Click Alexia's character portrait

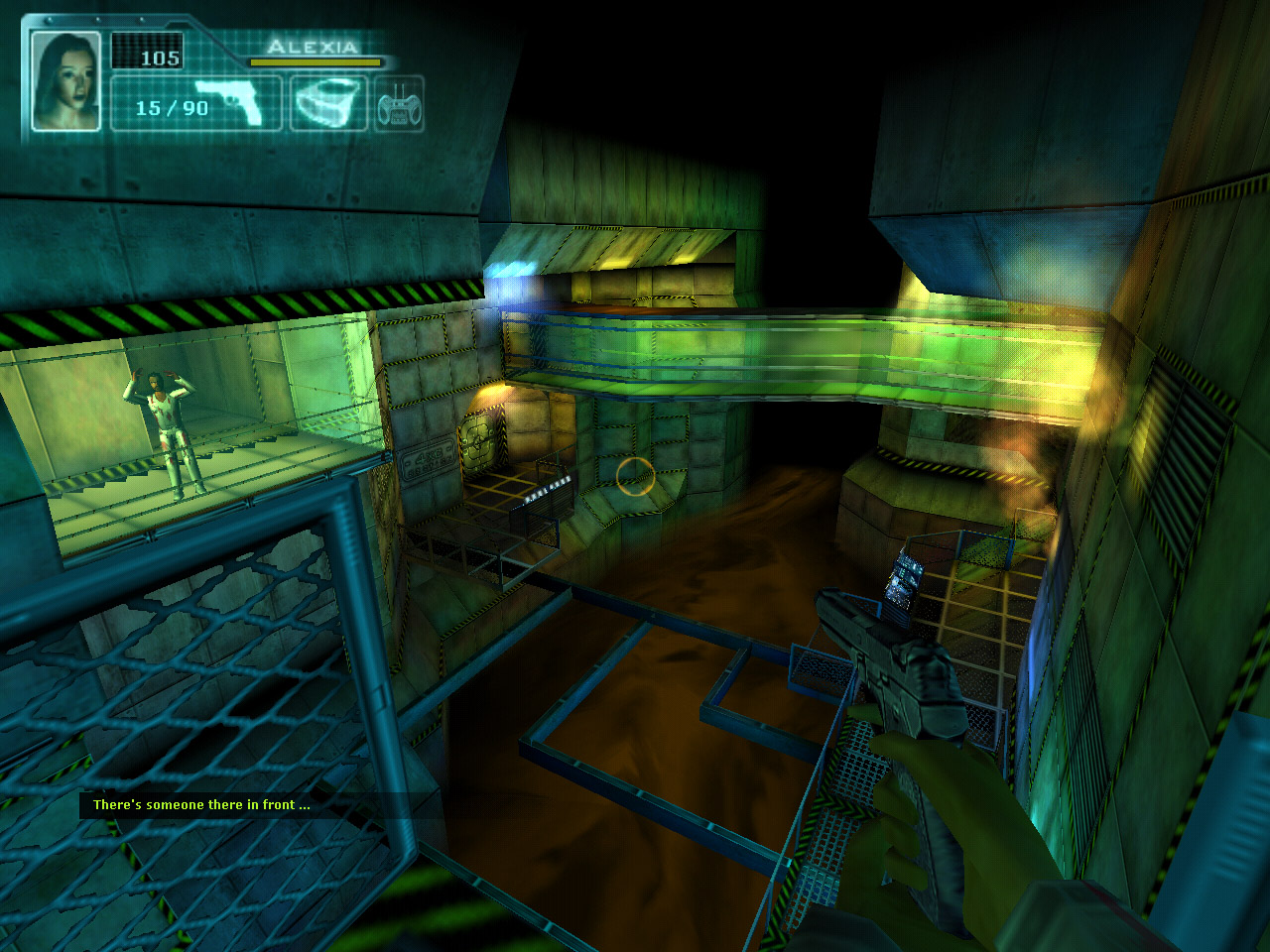(x=66, y=80)
